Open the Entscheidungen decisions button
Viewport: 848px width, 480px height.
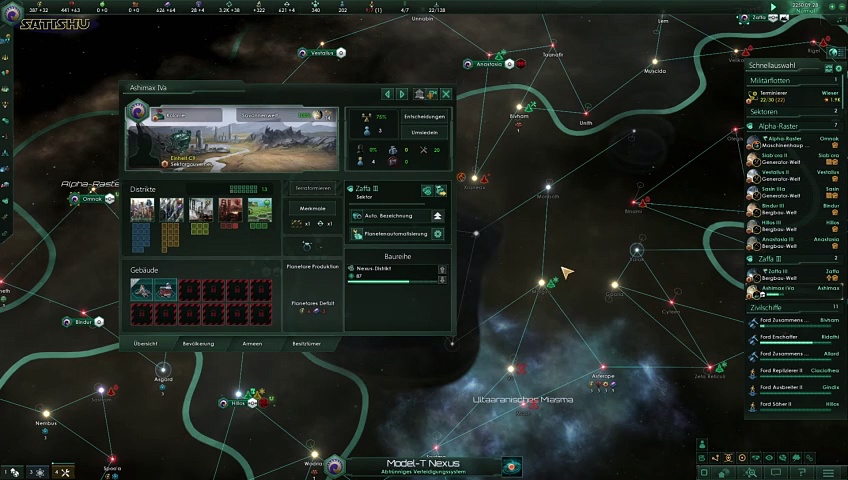pyautogui.click(x=424, y=116)
